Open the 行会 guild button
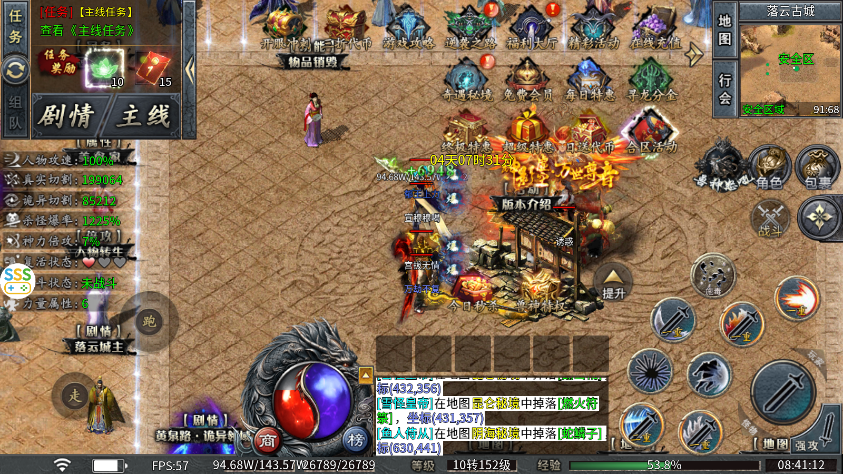Viewport: 843px width, 474px height. pos(725,88)
